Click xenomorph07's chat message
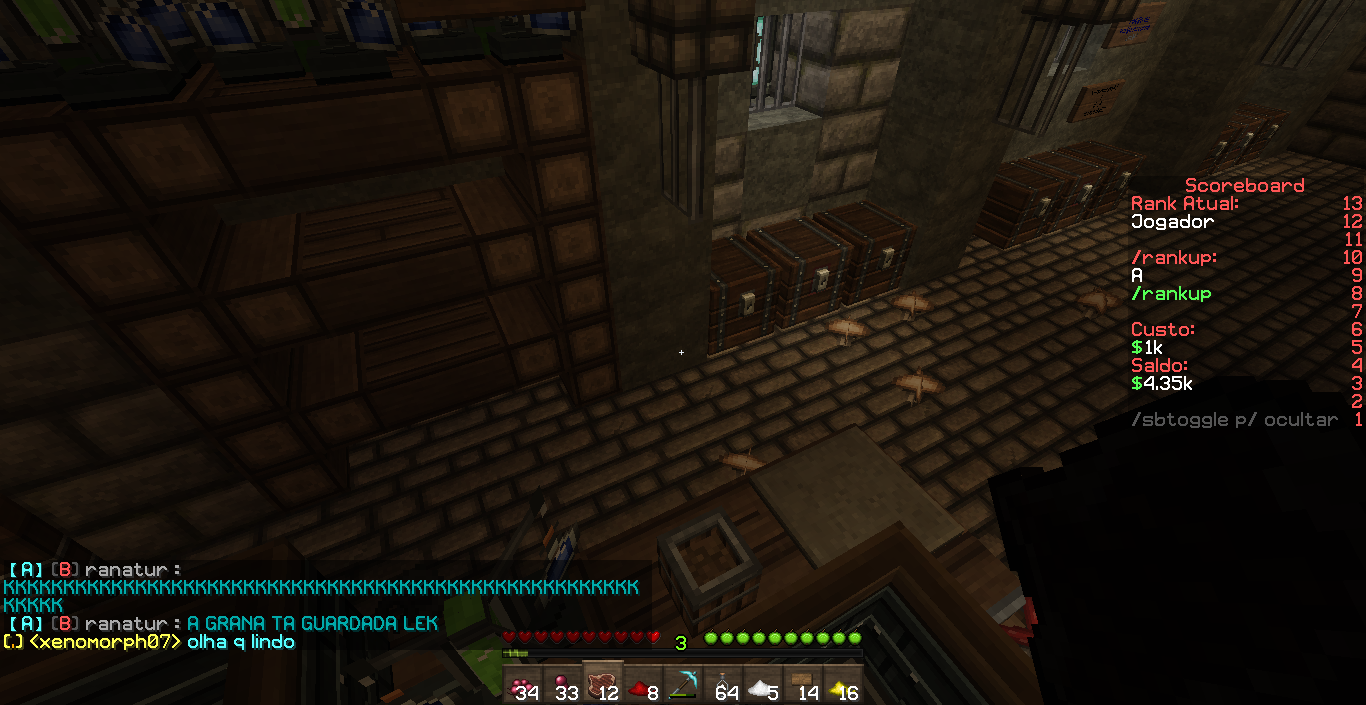Image resolution: width=1366 pixels, height=705 pixels. 240,642
